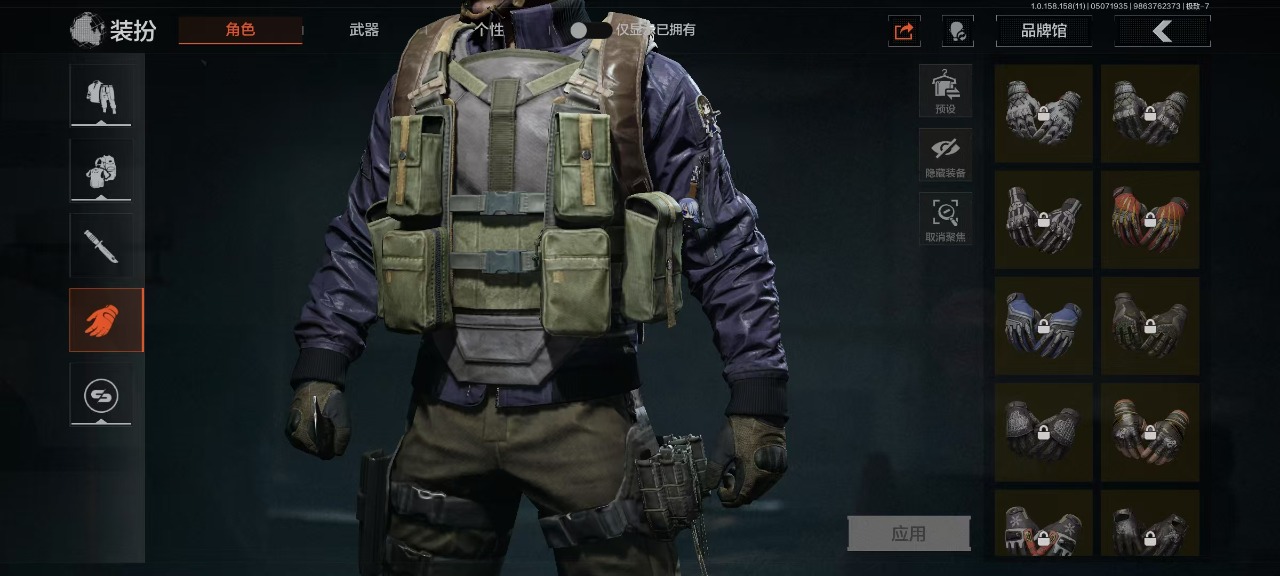The width and height of the screenshot is (1280, 576).
Task: Click the 取消聚焦 unfocus button
Action: 945,219
